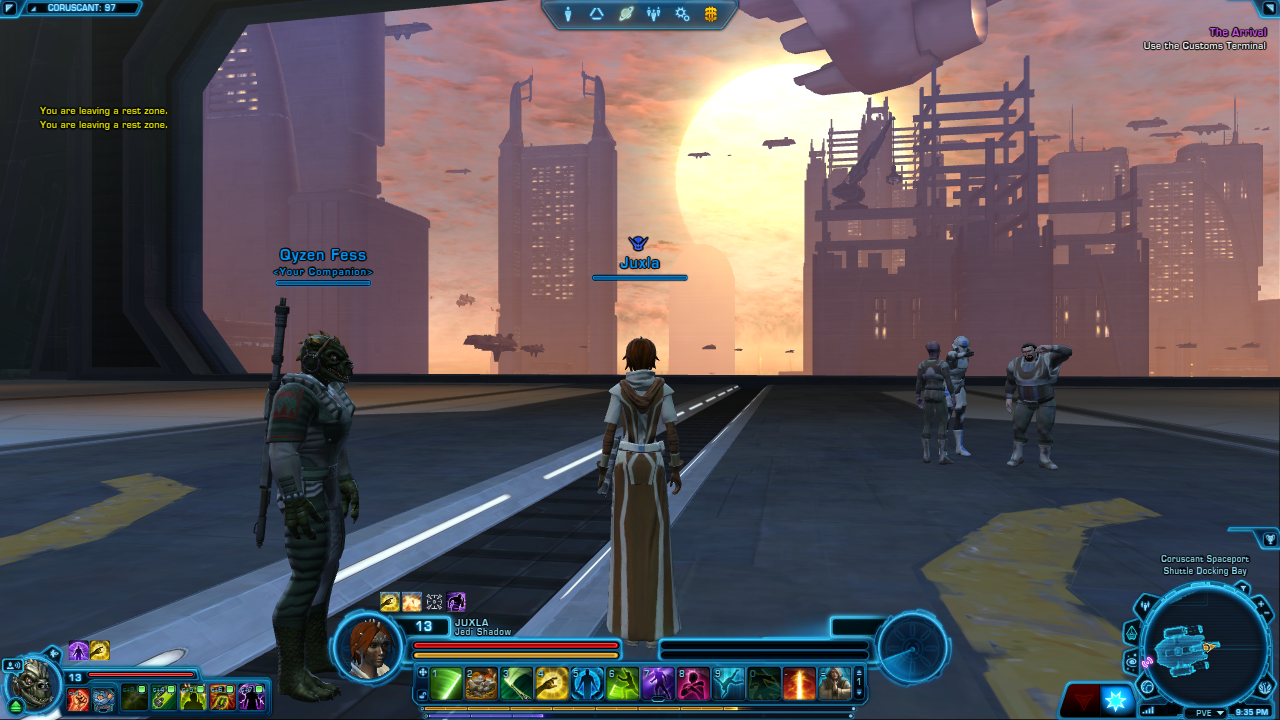Activate the green lightsaber strike in slot 1
The image size is (1280, 720).
pyautogui.click(x=448, y=683)
